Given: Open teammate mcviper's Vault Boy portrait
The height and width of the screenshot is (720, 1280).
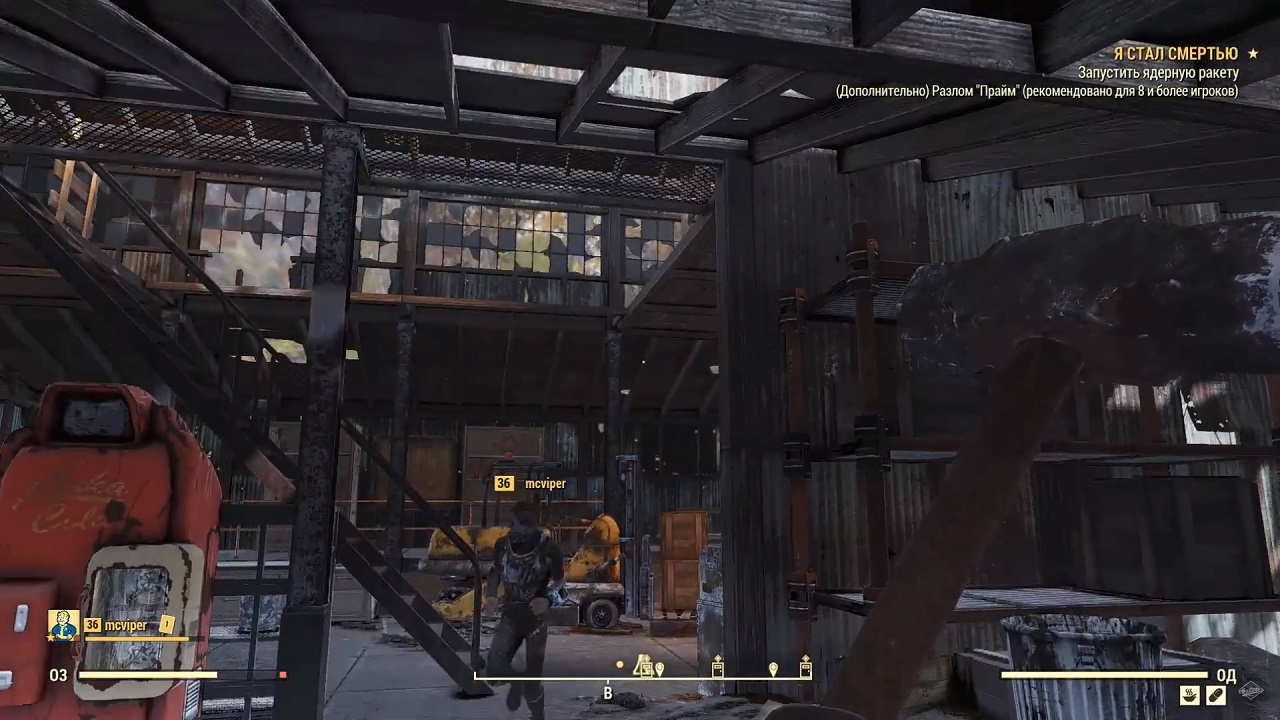Looking at the screenshot, I should 64,625.
